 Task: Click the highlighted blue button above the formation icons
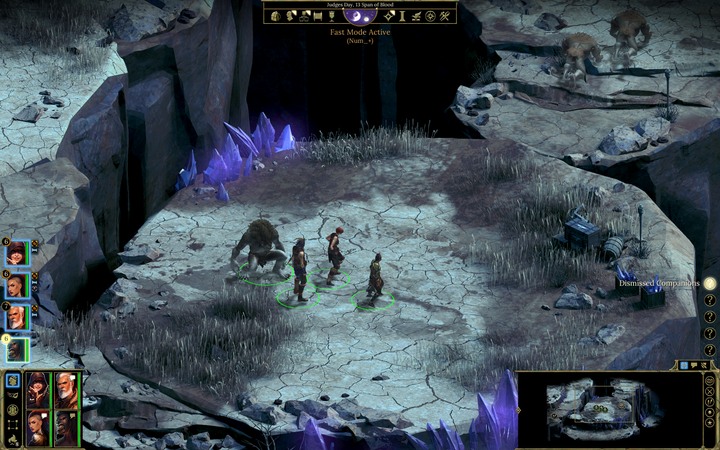pos(12,380)
